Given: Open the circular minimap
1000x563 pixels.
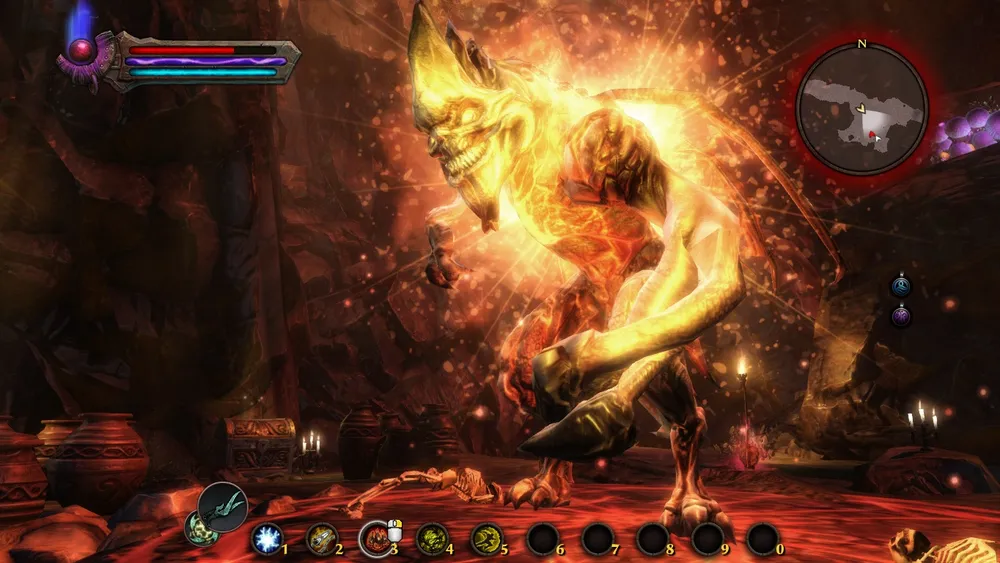Looking at the screenshot, I should 863,109.
